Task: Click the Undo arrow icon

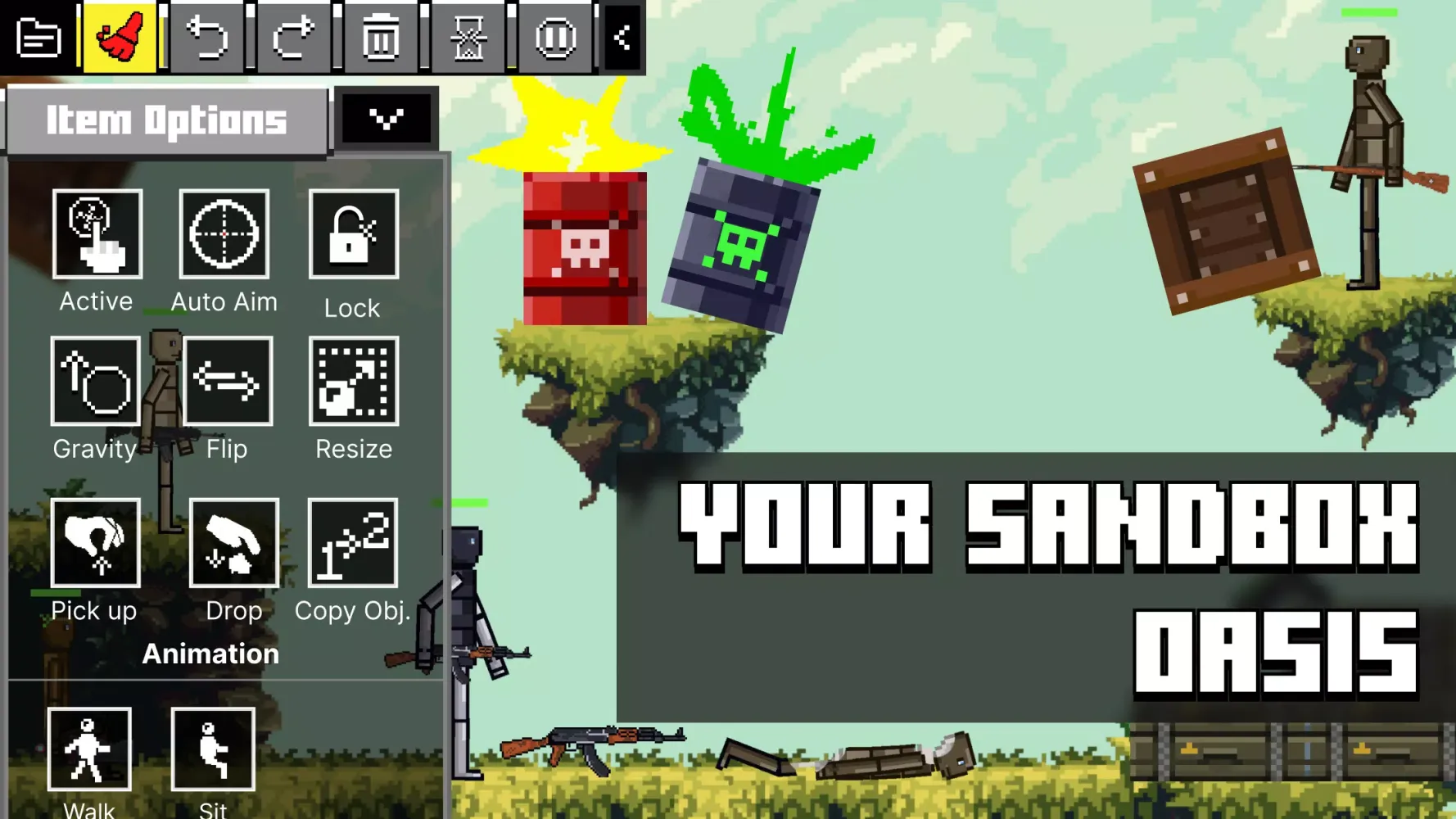Action: (207, 37)
